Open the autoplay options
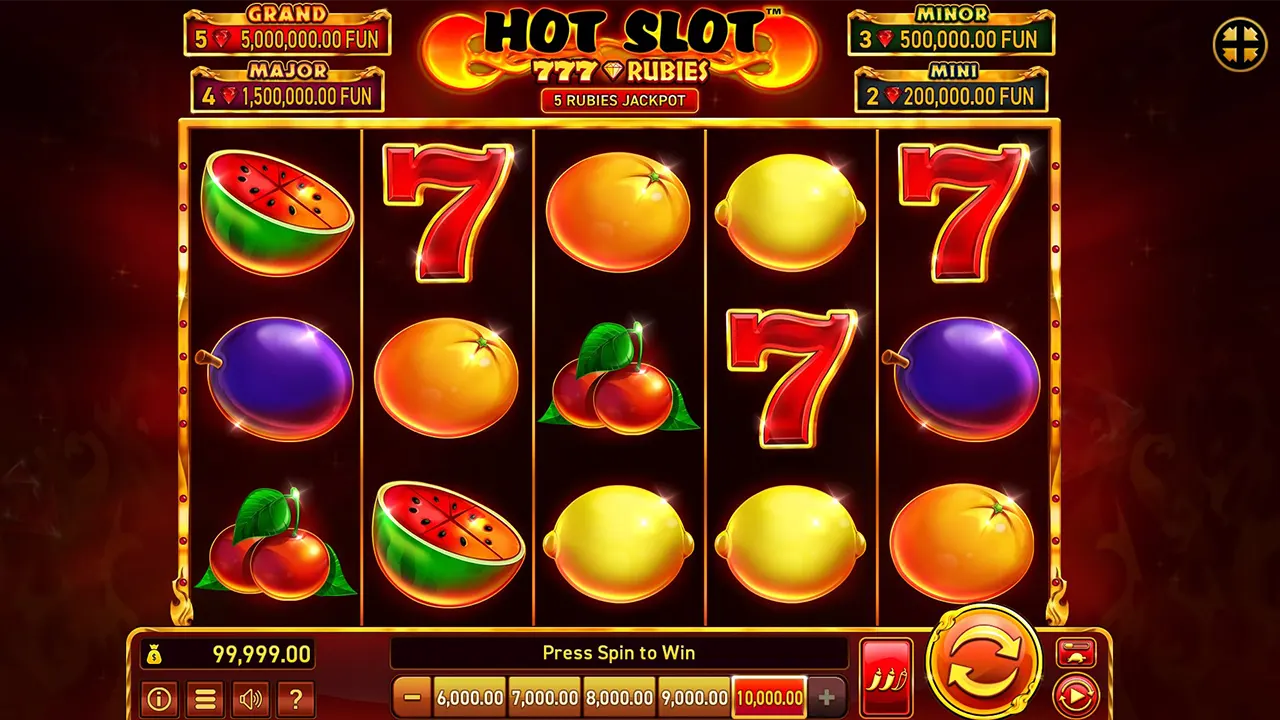Viewport: 1280px width, 720px height. click(1075, 694)
